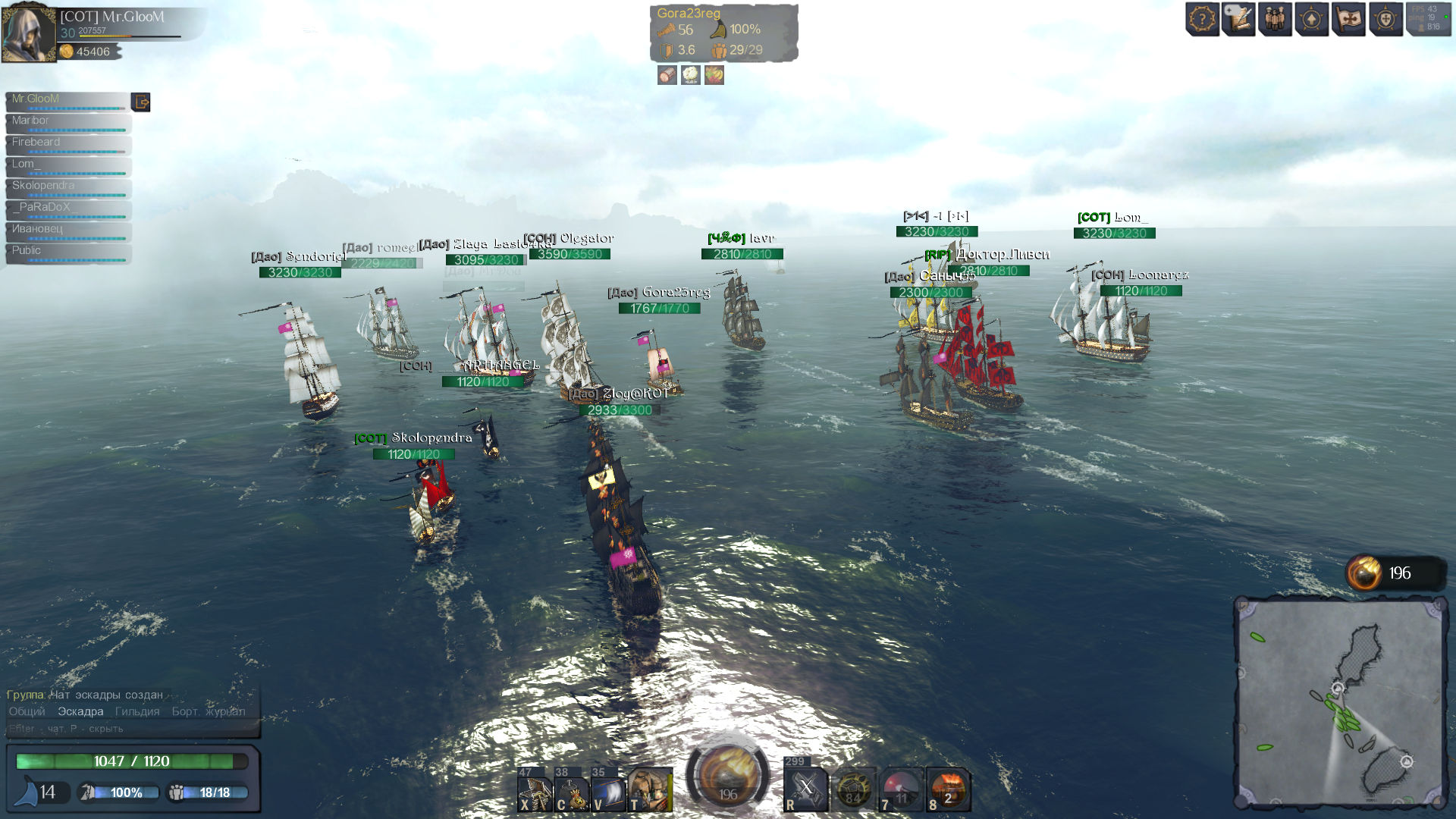Open the Борт. журнал chat tab
This screenshot has width=1456, height=819.
click(x=209, y=711)
